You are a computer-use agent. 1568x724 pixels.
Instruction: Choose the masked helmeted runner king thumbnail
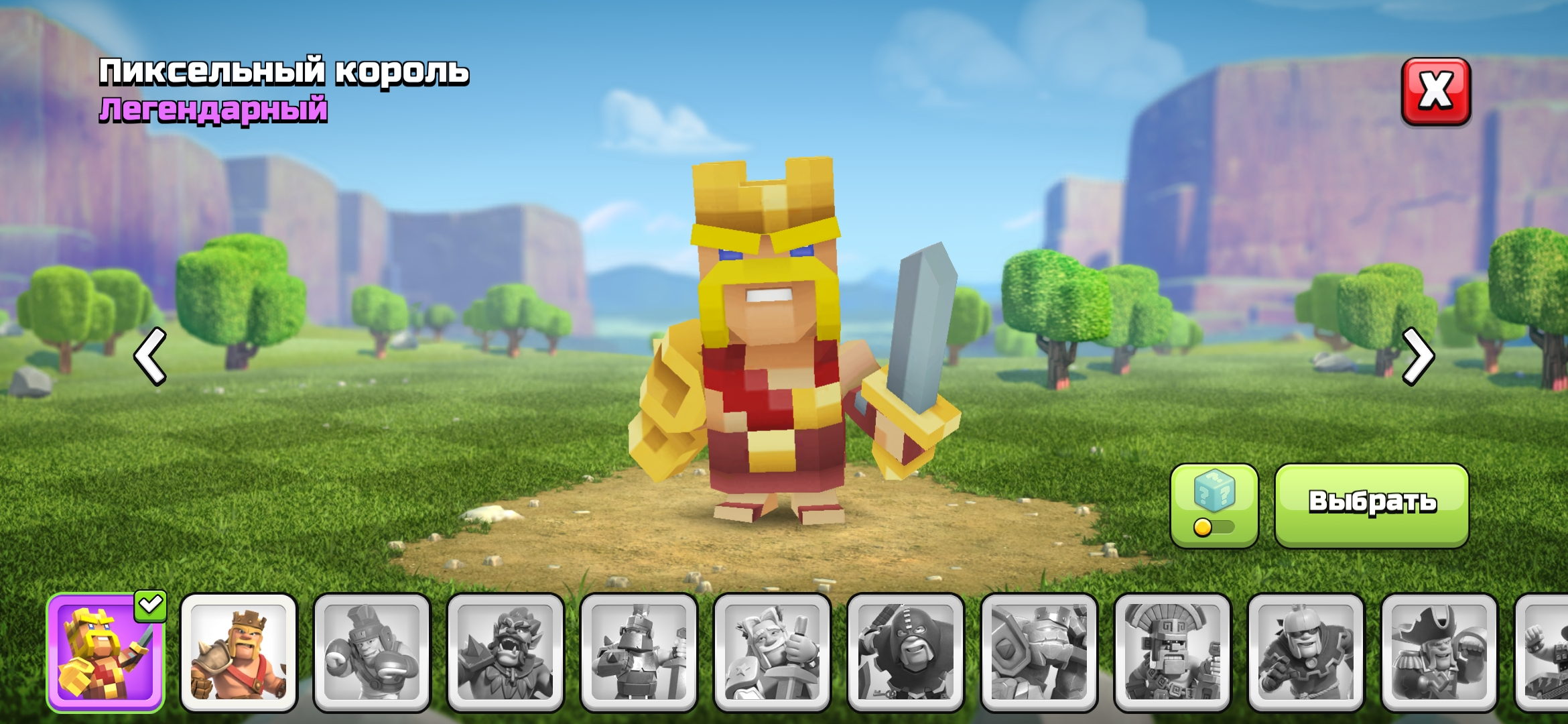pos(1305,652)
